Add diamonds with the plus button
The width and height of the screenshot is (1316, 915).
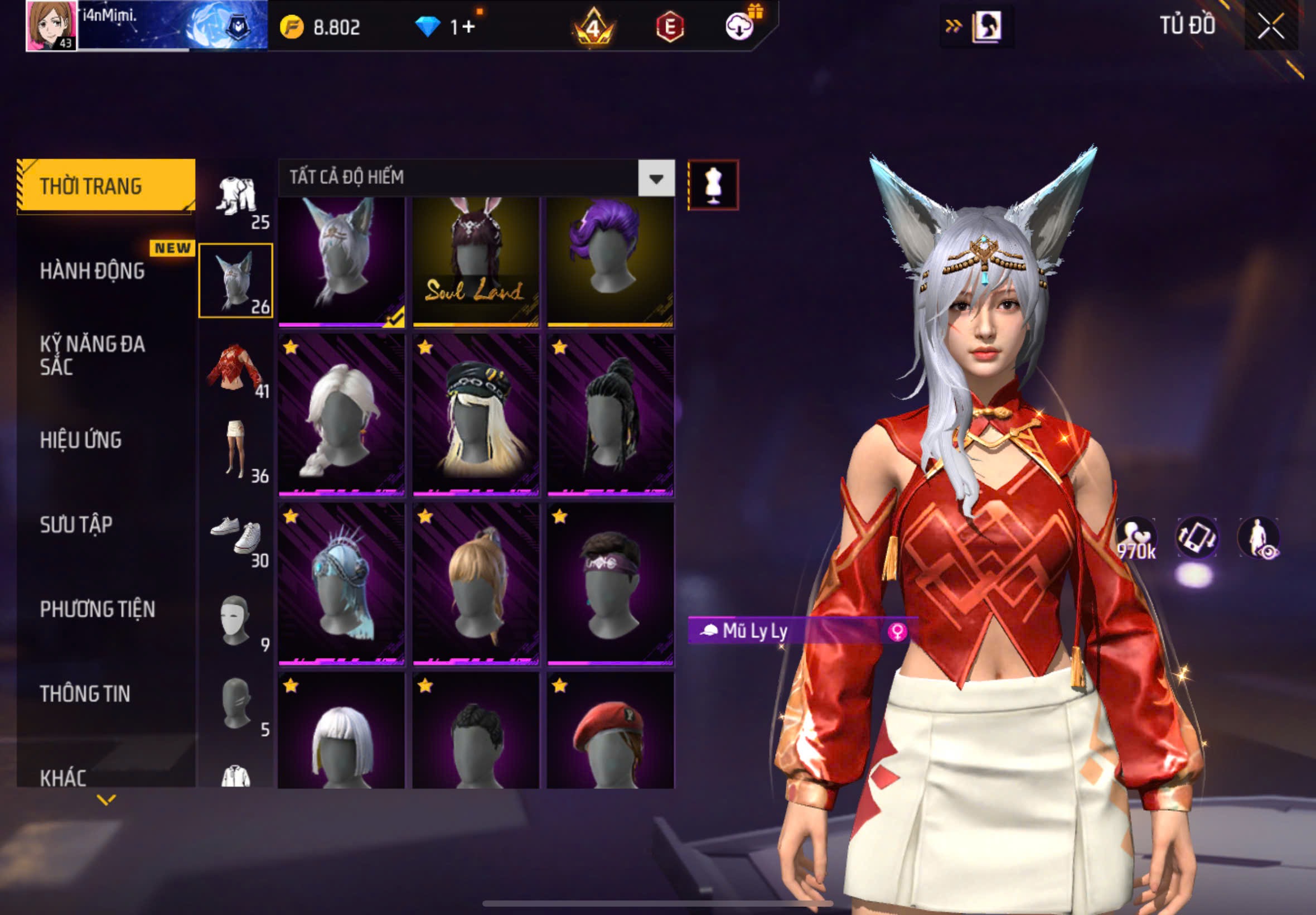(x=468, y=27)
